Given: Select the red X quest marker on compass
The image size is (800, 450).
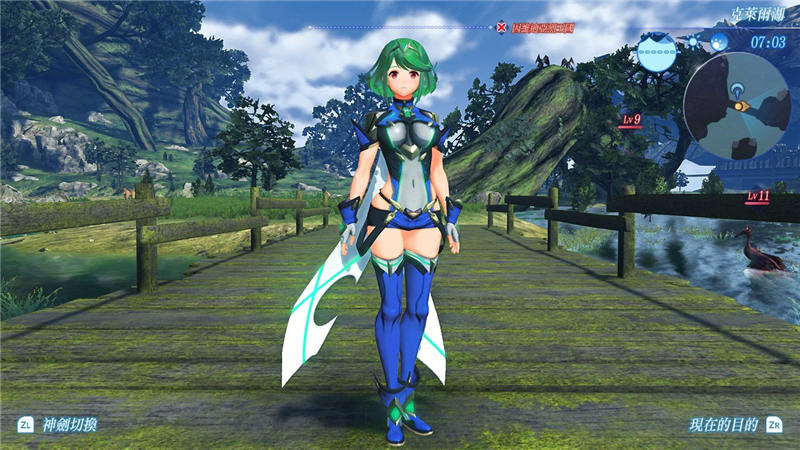Looking at the screenshot, I should (501, 27).
